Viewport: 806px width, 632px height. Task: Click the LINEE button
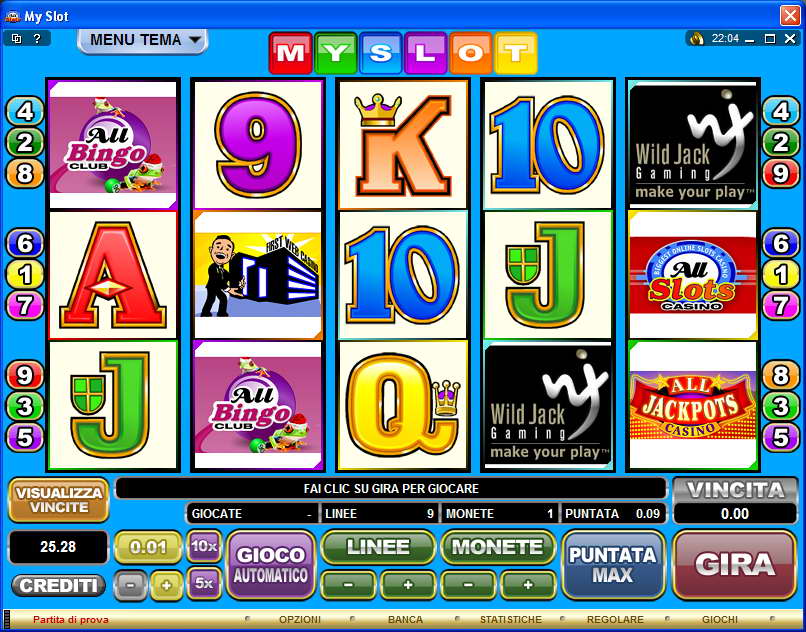pyautogui.click(x=378, y=547)
